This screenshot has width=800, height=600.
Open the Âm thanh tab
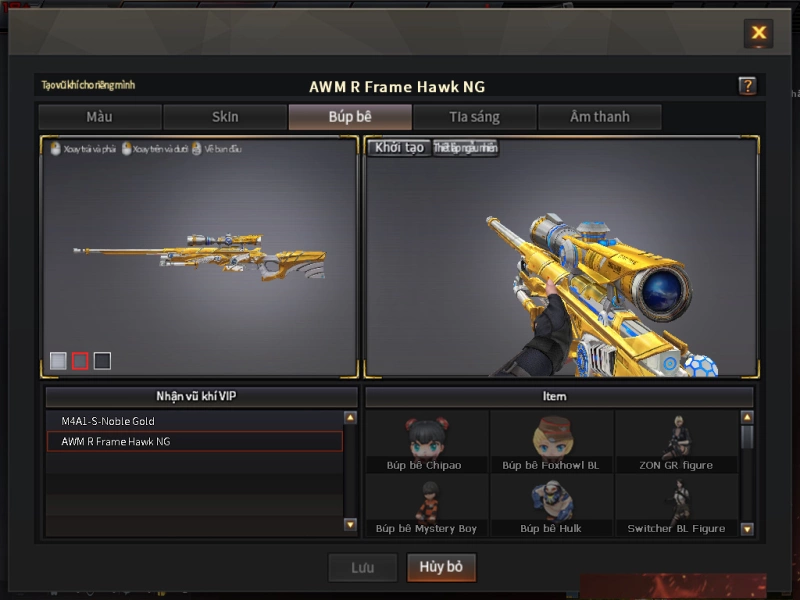600,117
